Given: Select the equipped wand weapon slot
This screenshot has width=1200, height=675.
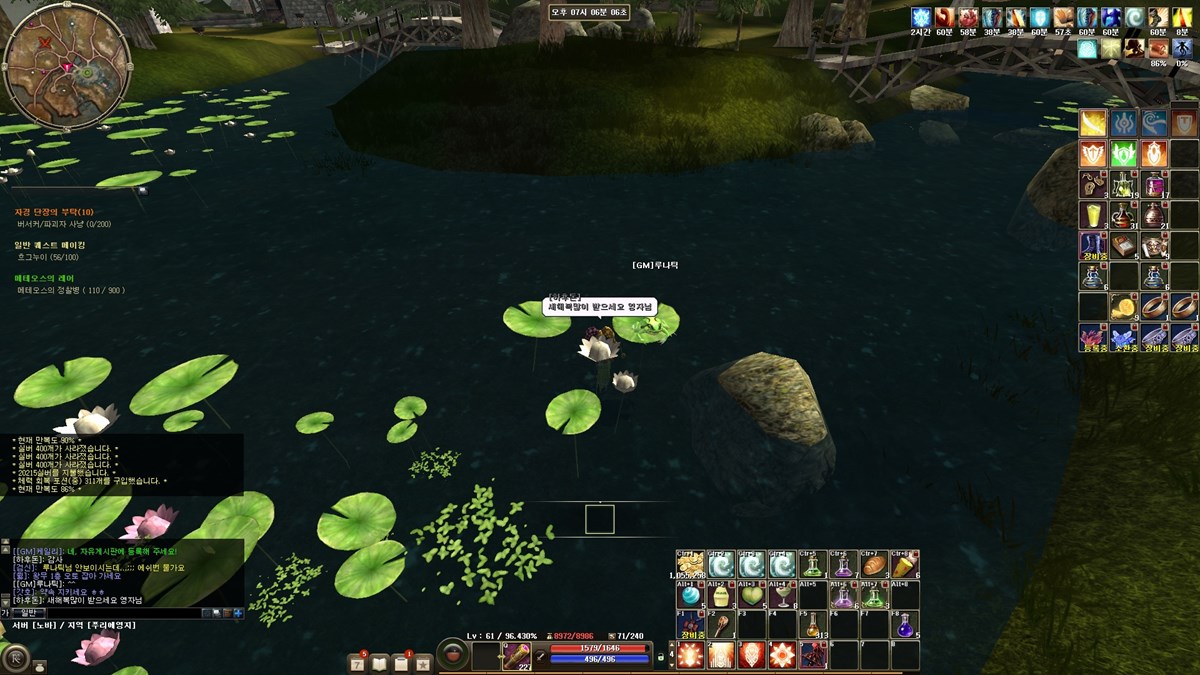Looking at the screenshot, I should [x=516, y=656].
